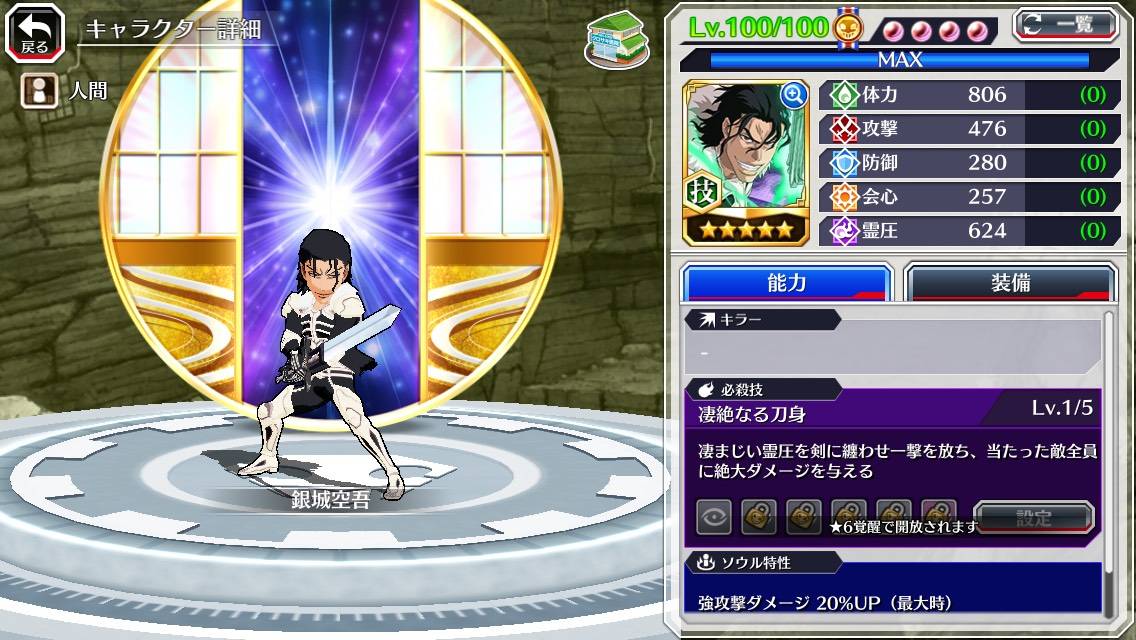
Task: Click the greyed 設定 button
Action: tap(1034, 518)
